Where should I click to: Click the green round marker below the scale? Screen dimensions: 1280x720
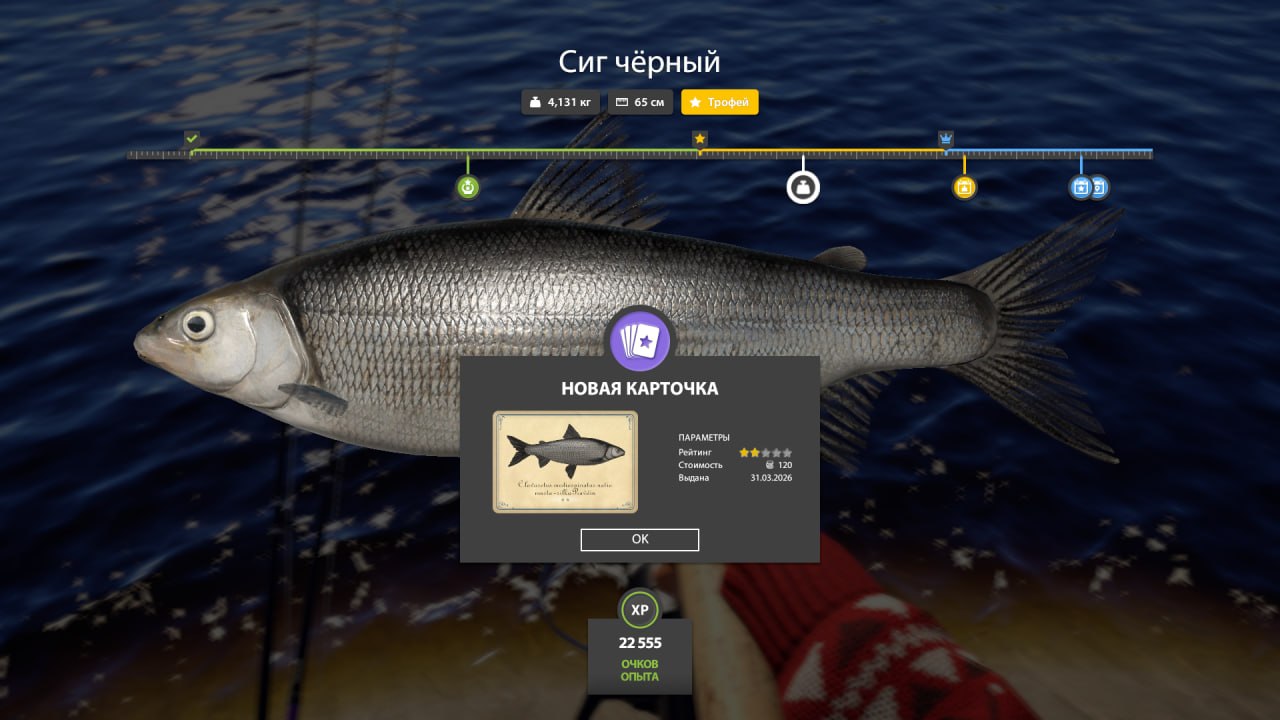467,187
